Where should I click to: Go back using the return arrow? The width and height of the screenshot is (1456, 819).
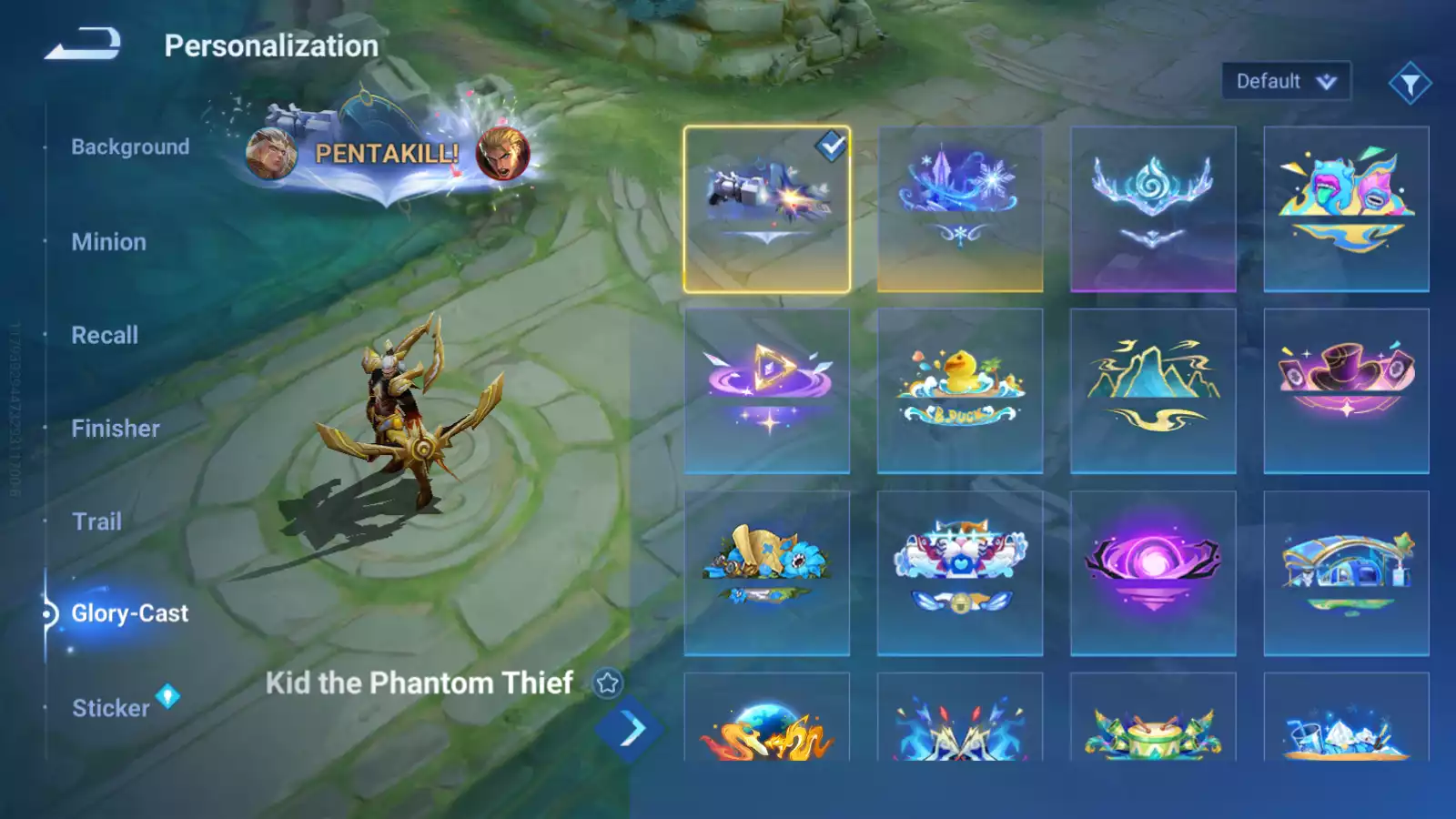click(83, 45)
